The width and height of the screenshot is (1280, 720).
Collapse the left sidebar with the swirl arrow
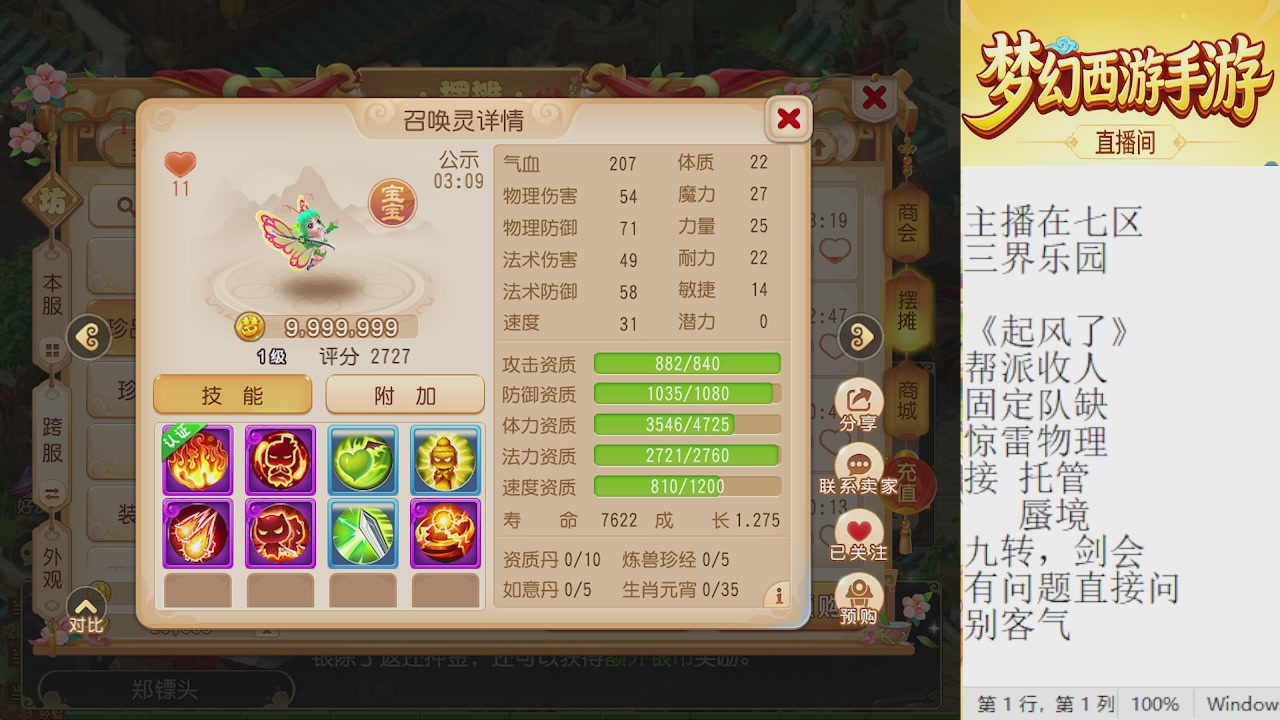[x=90, y=337]
